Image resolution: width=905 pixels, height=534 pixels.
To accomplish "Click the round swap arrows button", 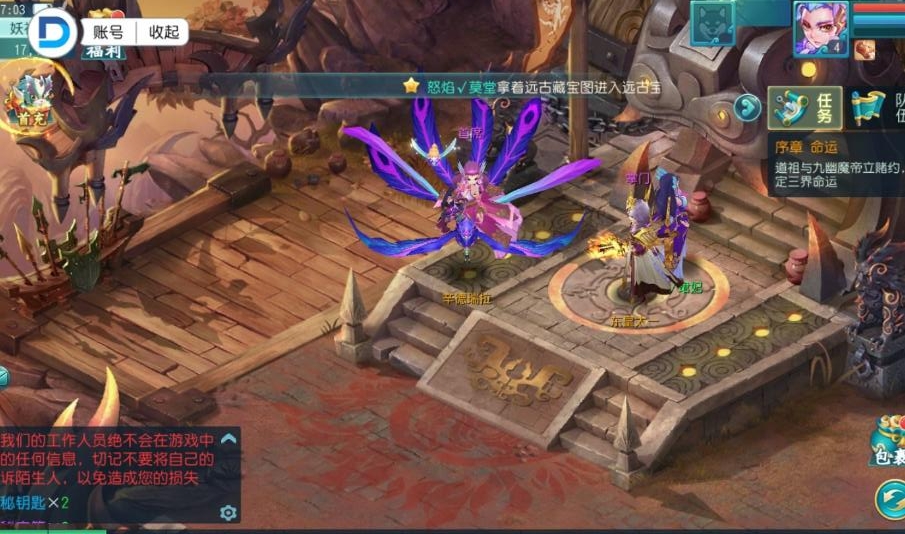I will coord(889,497).
